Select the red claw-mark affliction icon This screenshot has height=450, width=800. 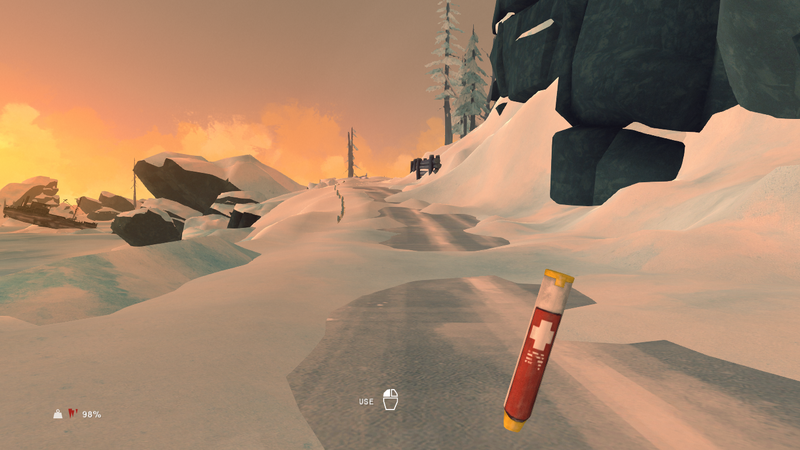click(x=72, y=414)
